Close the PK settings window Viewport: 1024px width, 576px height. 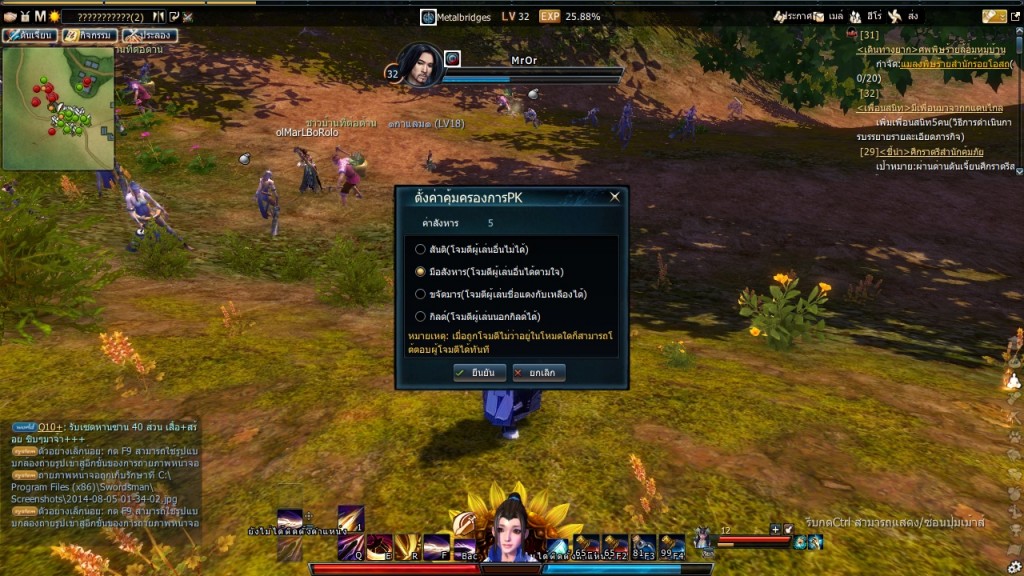coord(614,197)
